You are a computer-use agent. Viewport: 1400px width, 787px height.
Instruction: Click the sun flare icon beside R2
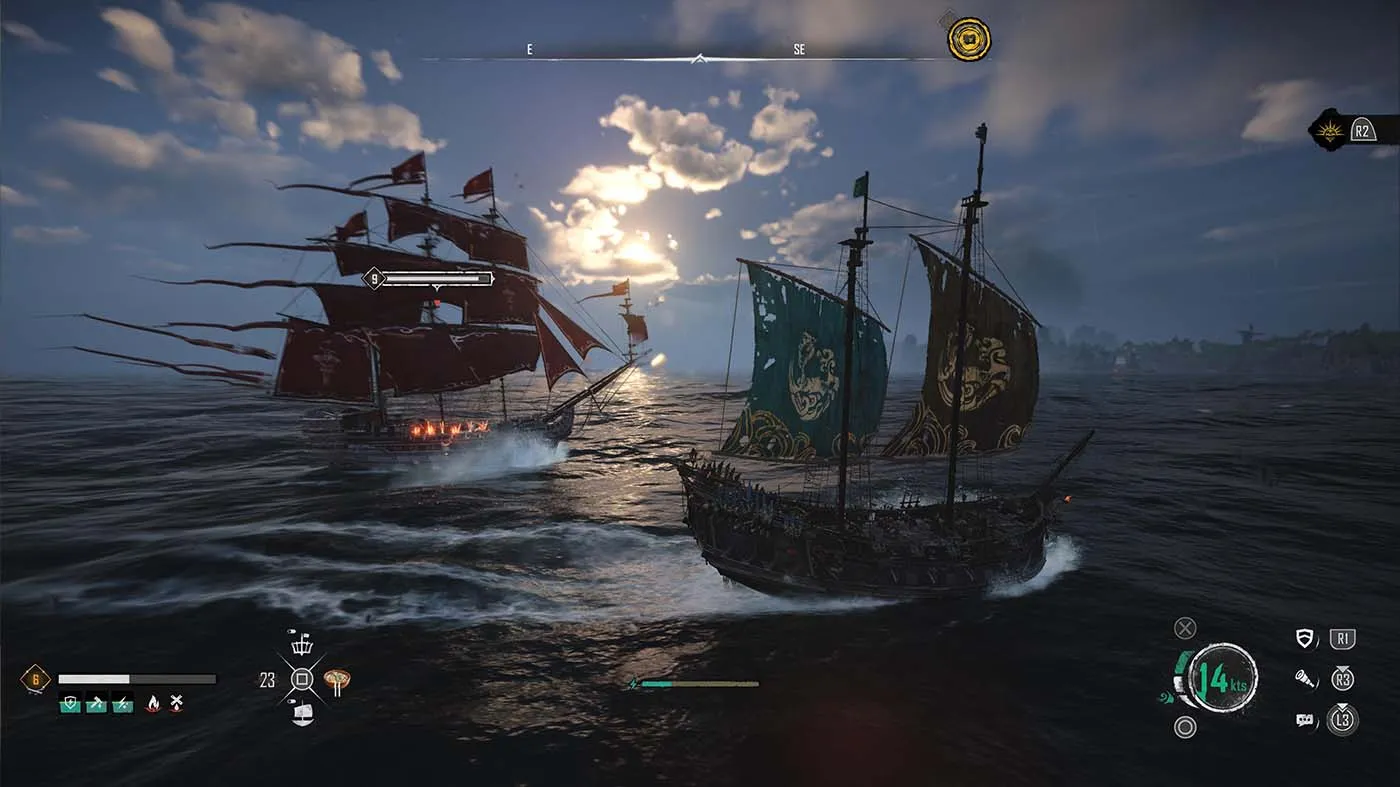click(x=1329, y=130)
